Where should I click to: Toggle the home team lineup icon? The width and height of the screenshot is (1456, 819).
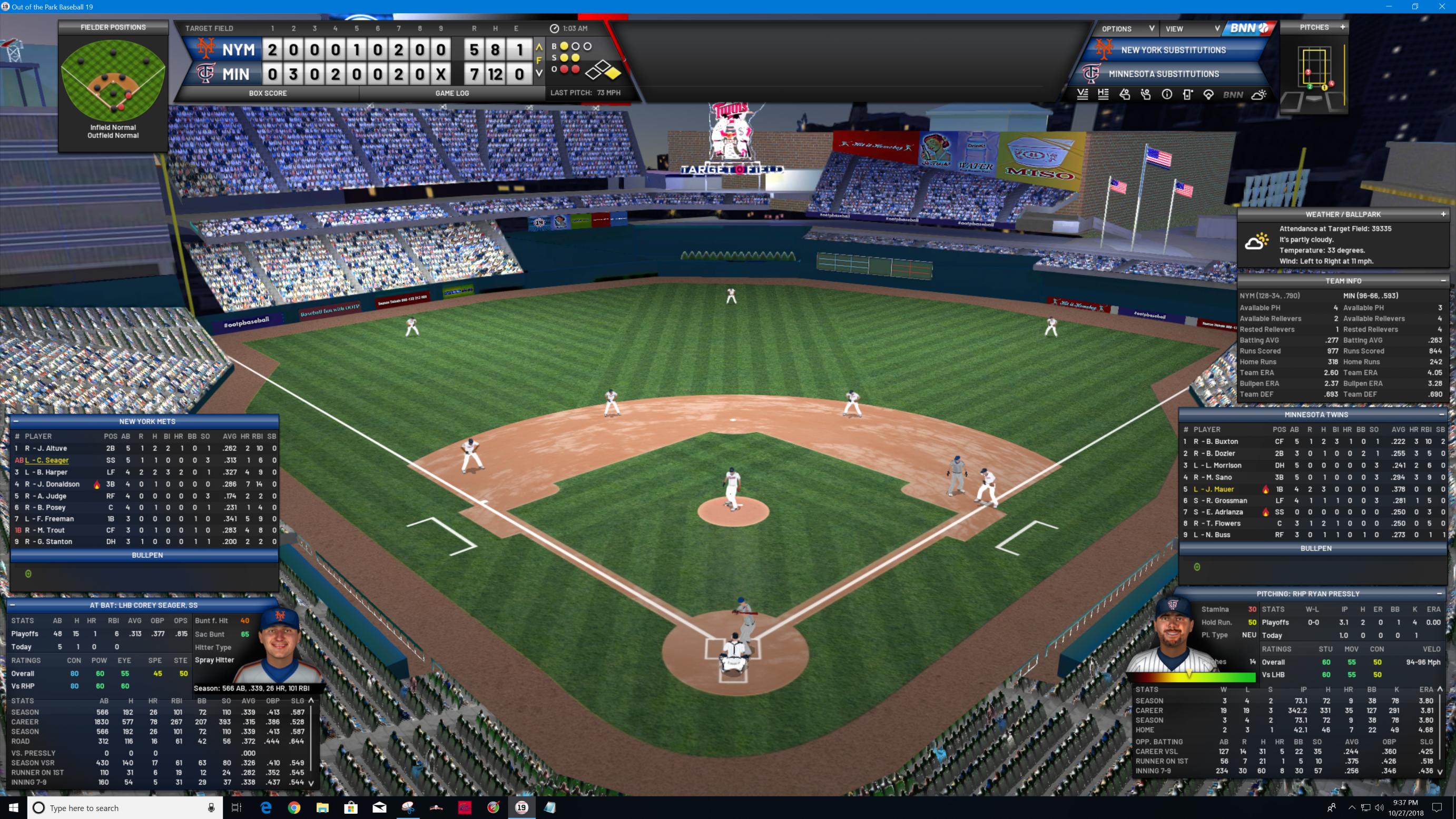coord(1103,95)
